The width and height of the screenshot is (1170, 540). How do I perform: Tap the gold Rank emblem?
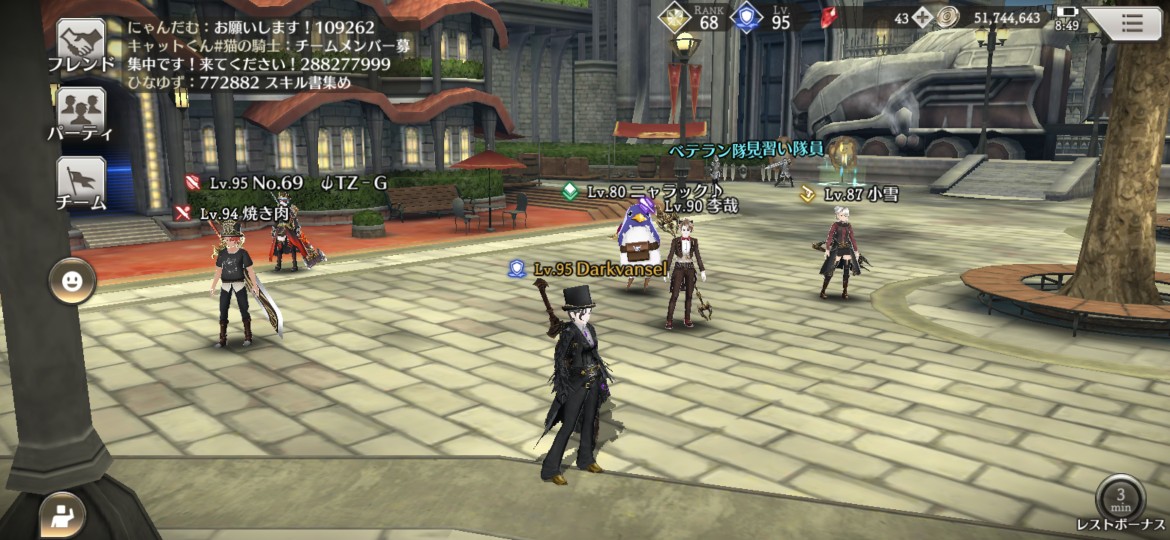point(673,17)
